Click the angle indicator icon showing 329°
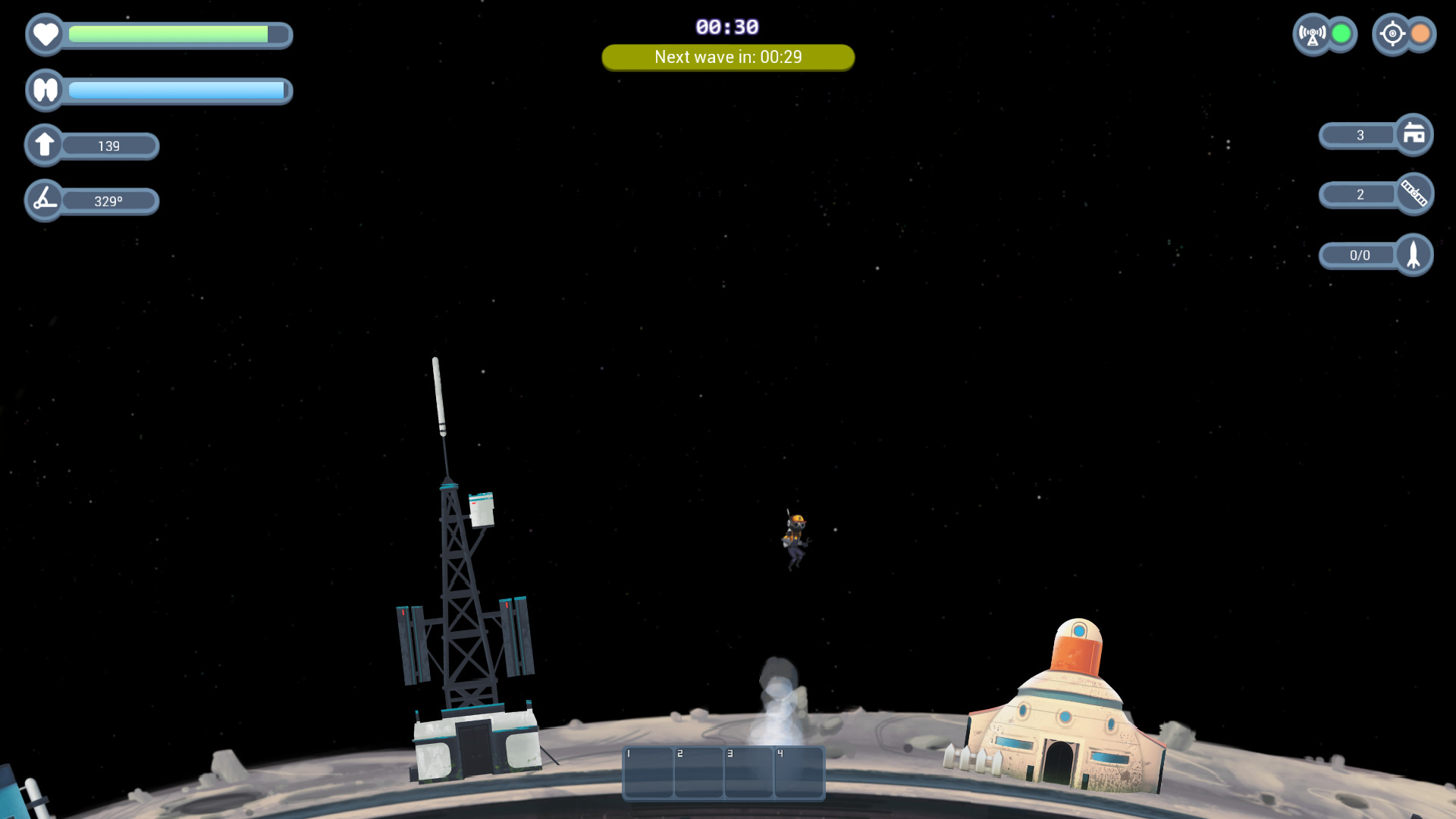The width and height of the screenshot is (1456, 819). 44,199
